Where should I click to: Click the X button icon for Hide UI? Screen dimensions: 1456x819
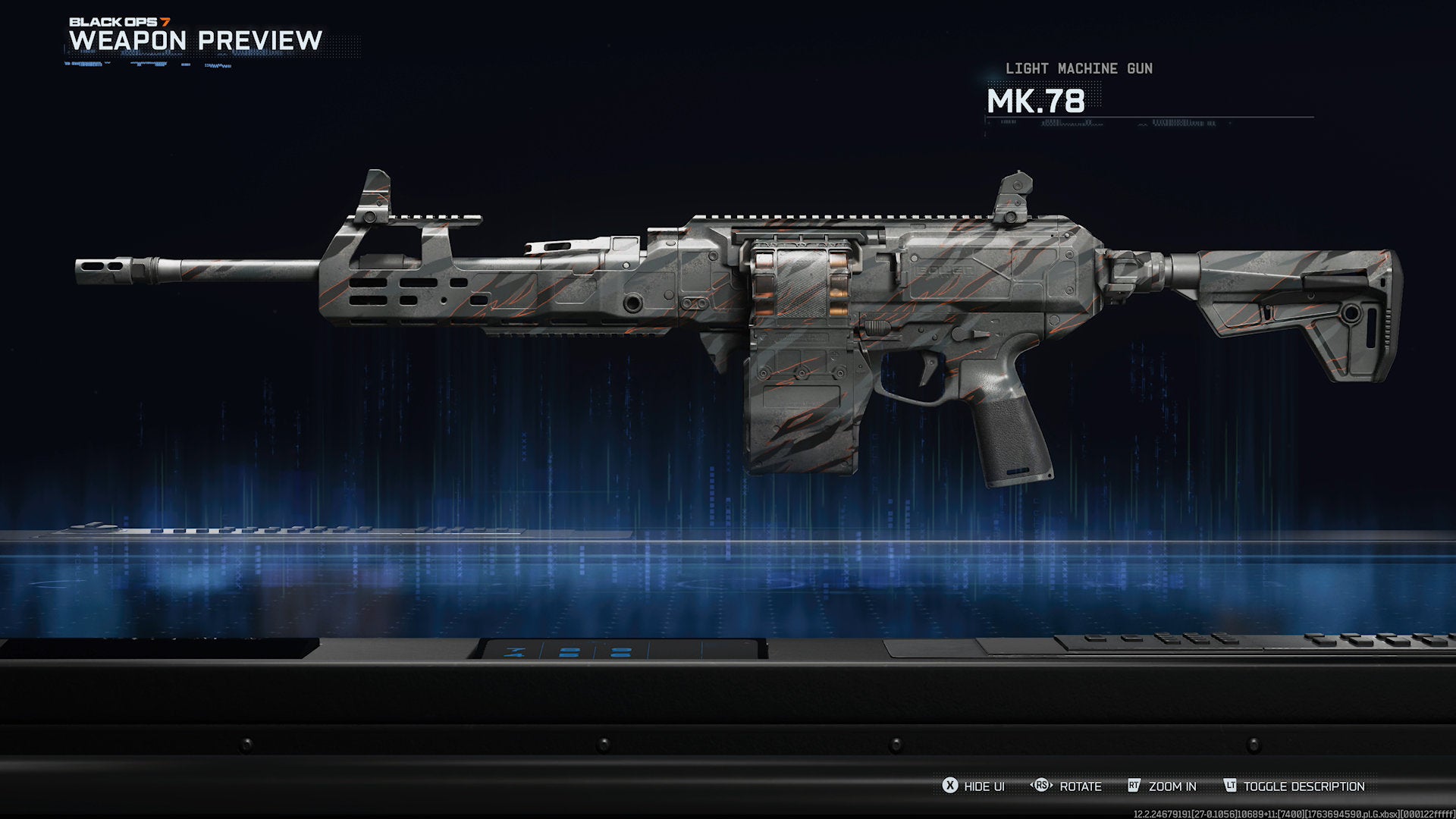[x=950, y=786]
